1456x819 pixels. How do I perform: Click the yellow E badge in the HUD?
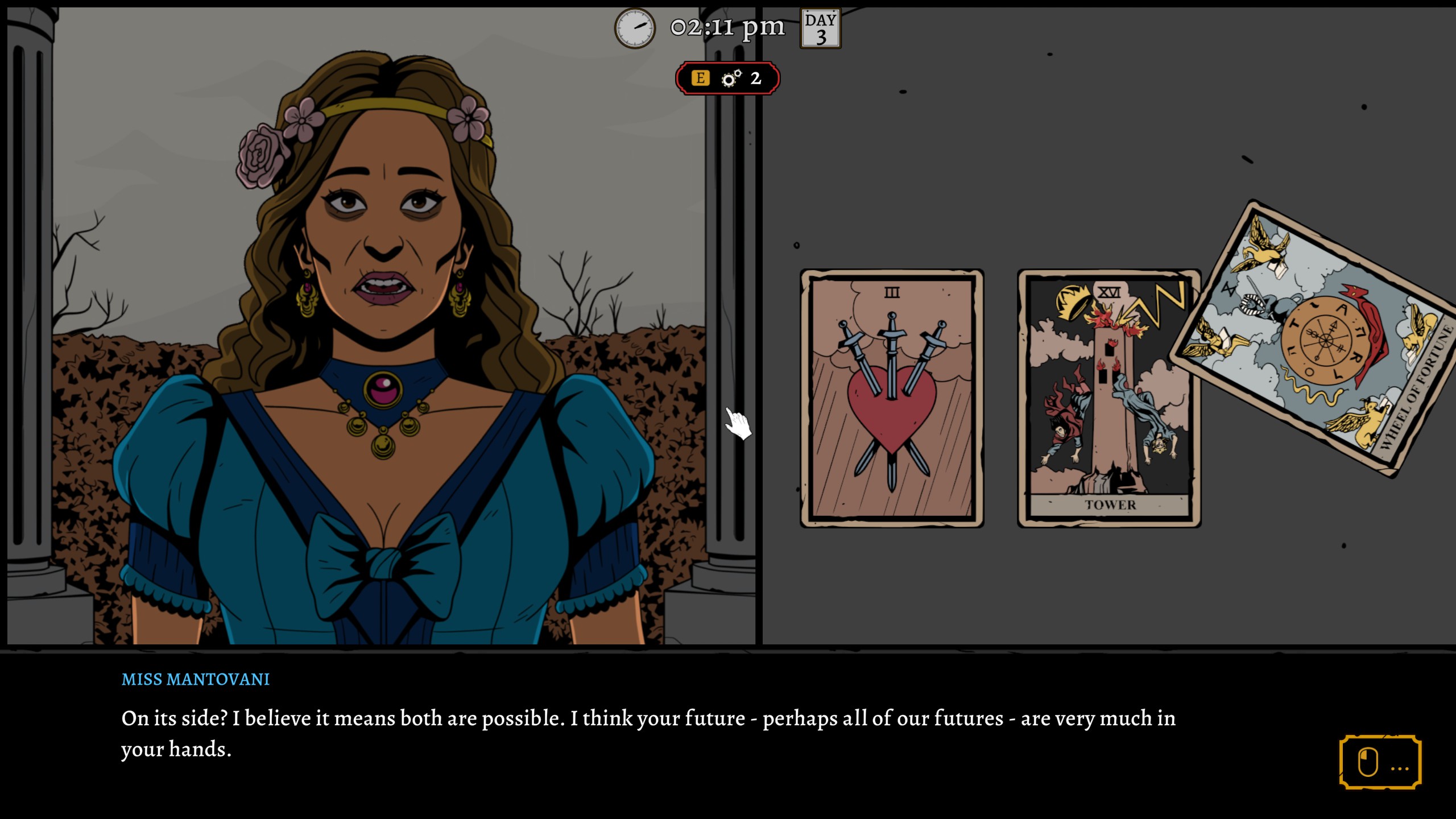(700, 78)
